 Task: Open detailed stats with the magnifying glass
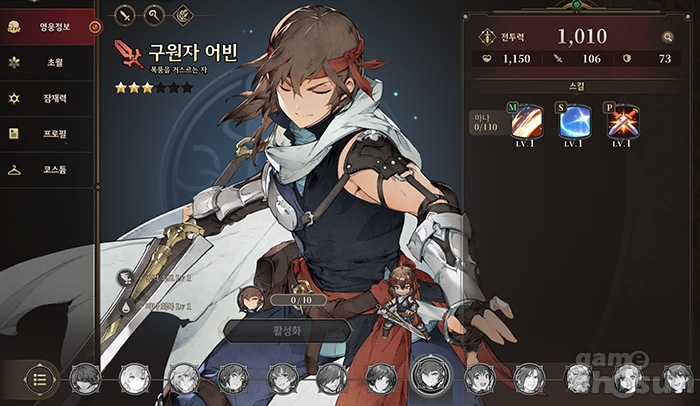point(667,37)
